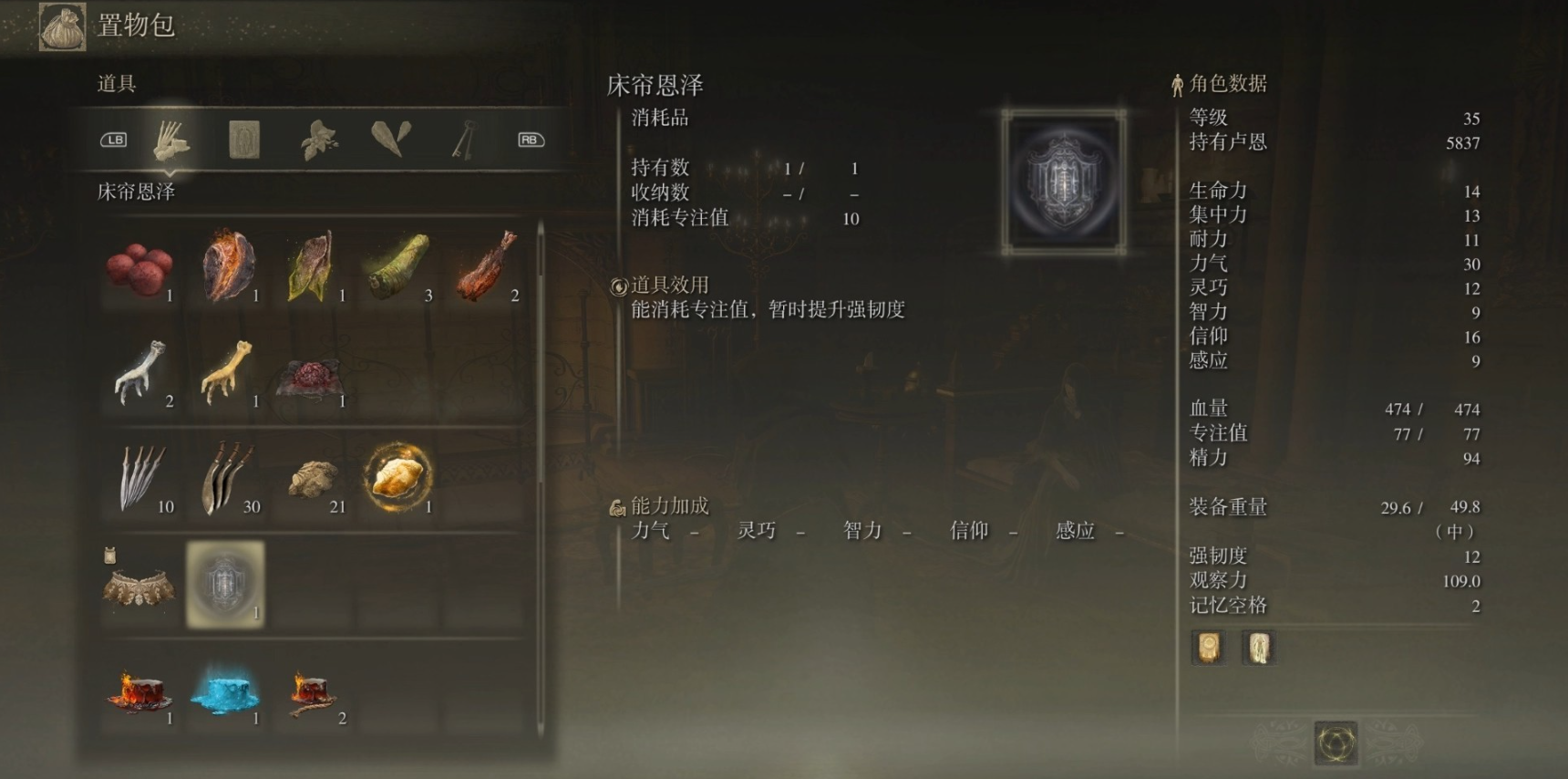Select the arrowheads category icon

[x=390, y=139]
